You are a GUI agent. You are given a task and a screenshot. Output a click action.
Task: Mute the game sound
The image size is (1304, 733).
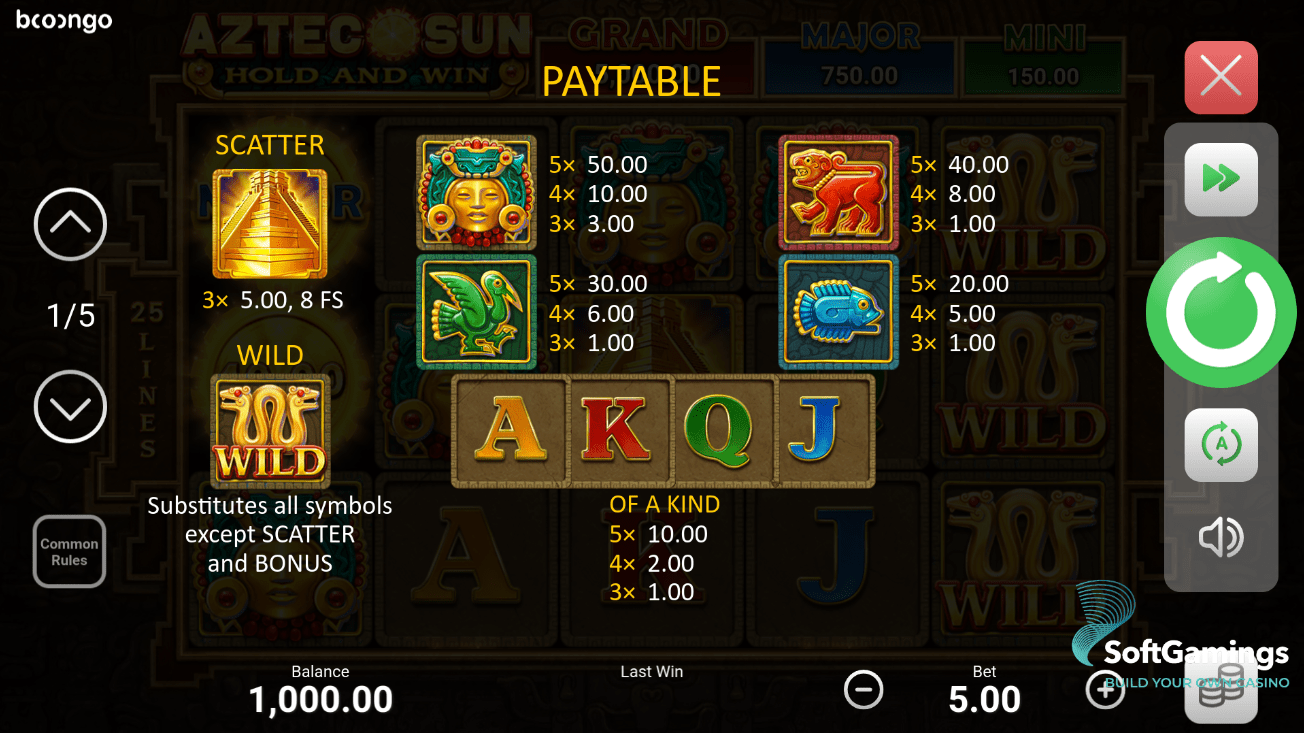click(1220, 537)
